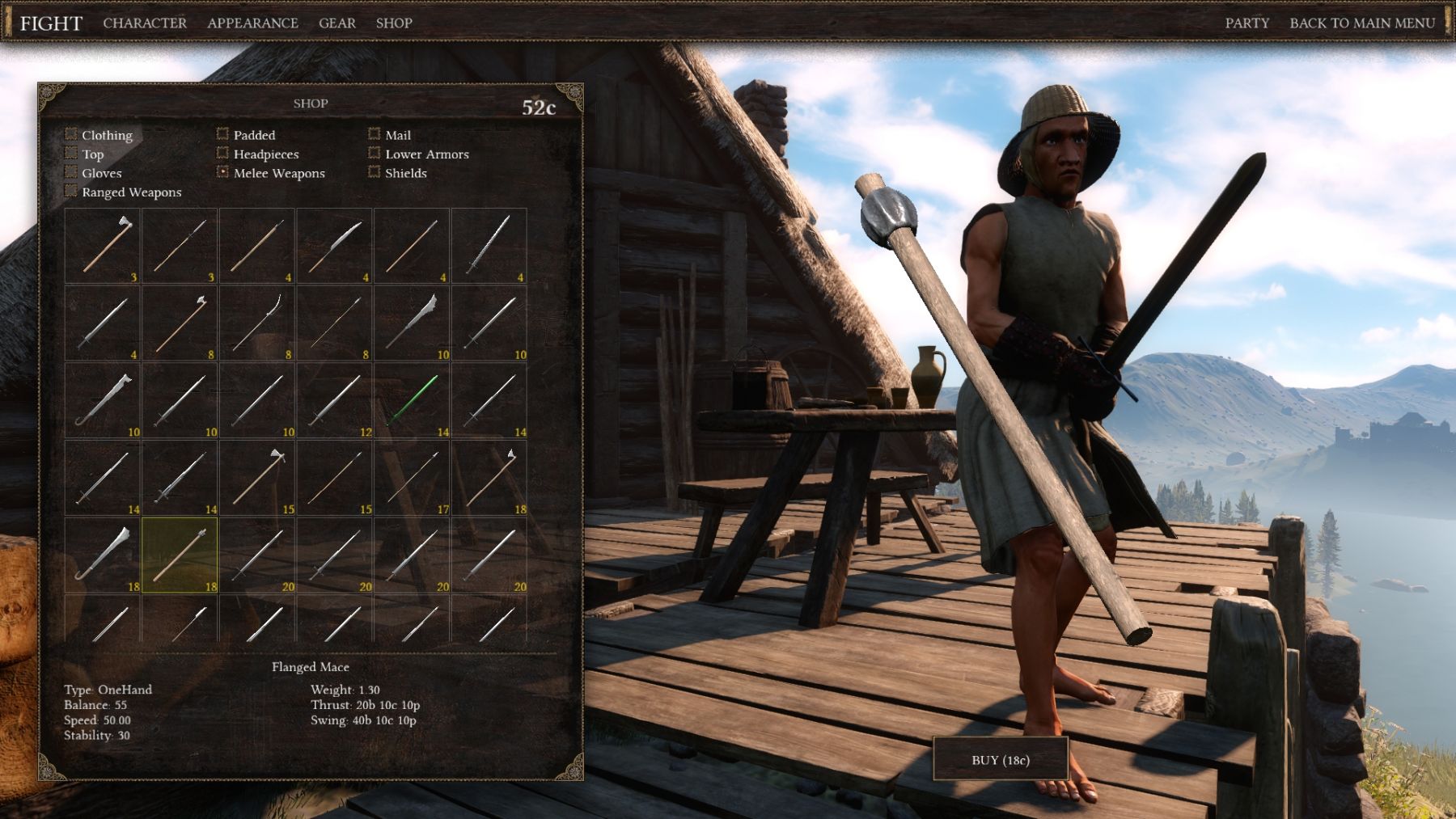Switch to the Character tab

[145, 23]
